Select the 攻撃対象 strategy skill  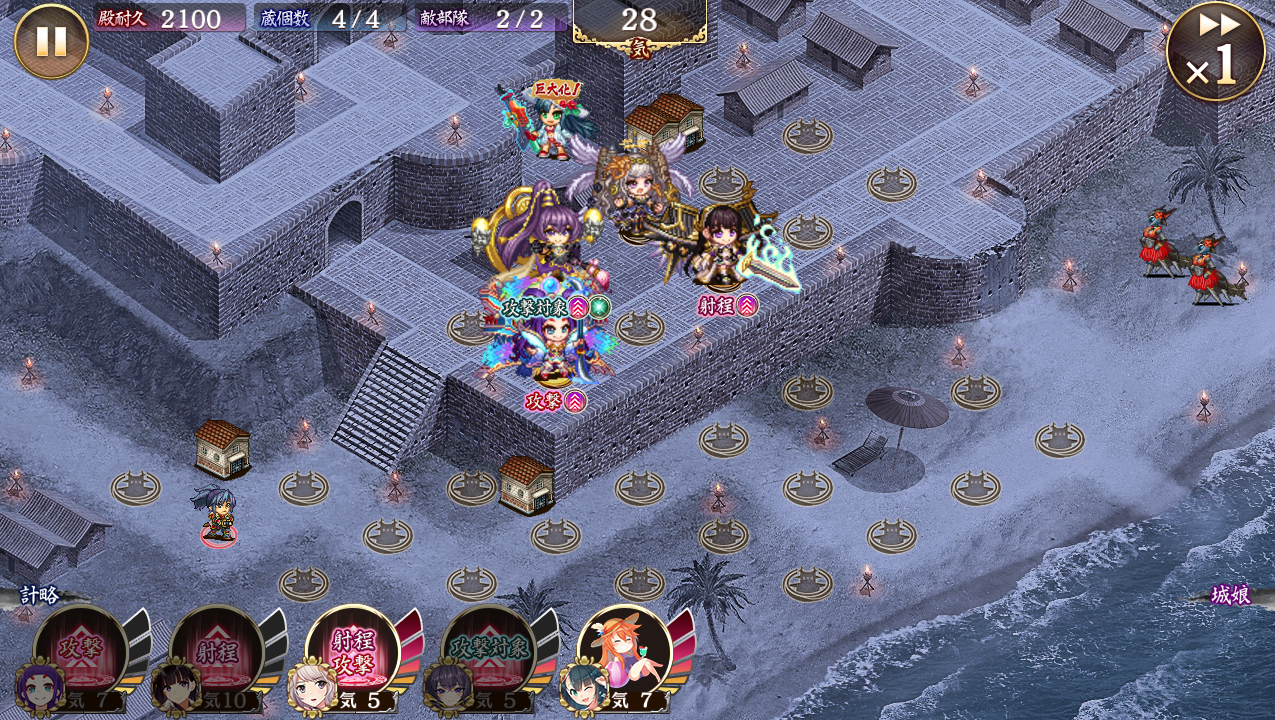click(488, 652)
